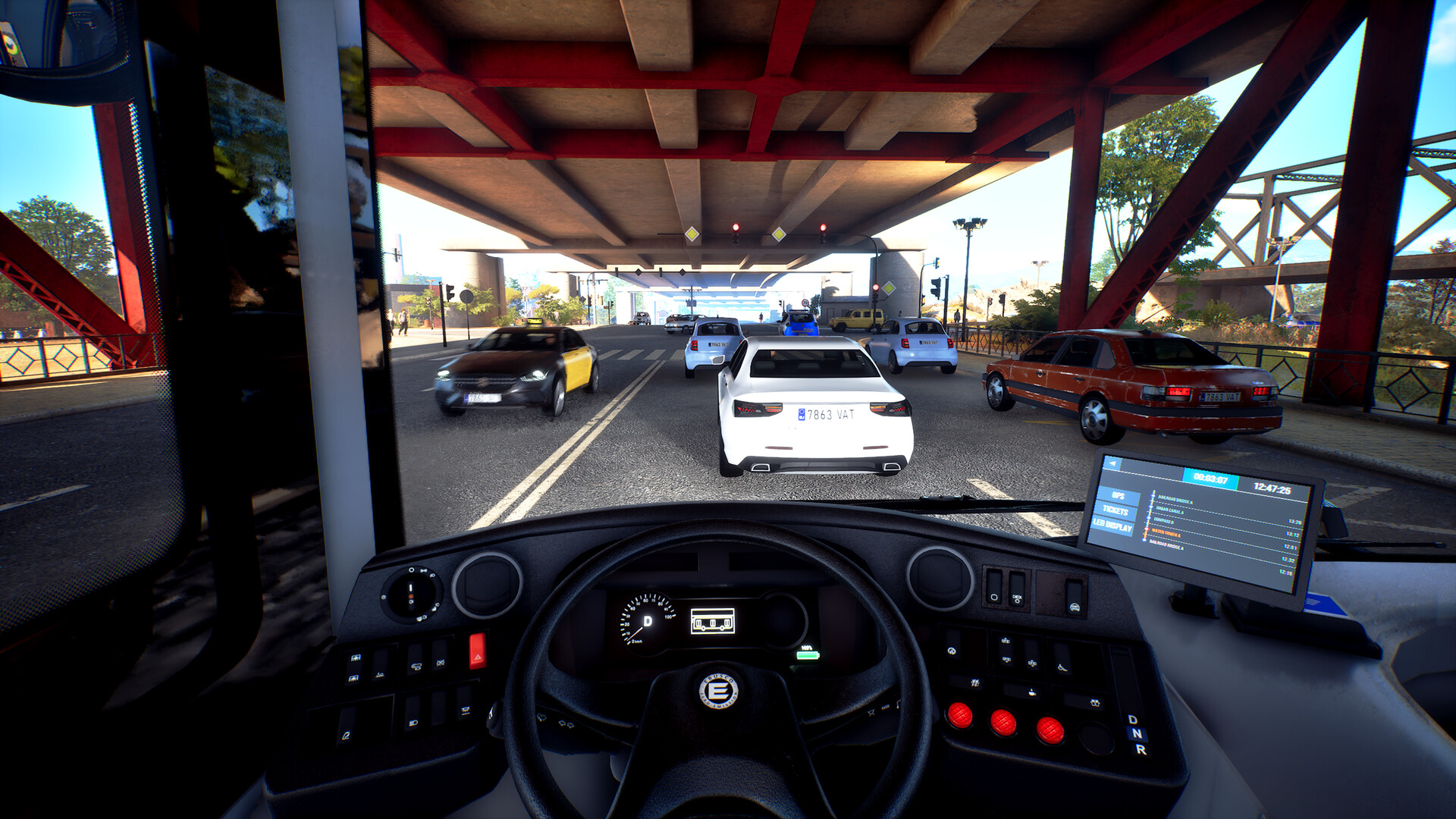This screenshot has height=819, width=1456.
Task: Select the D gear on the DNR selector
Action: click(1132, 719)
